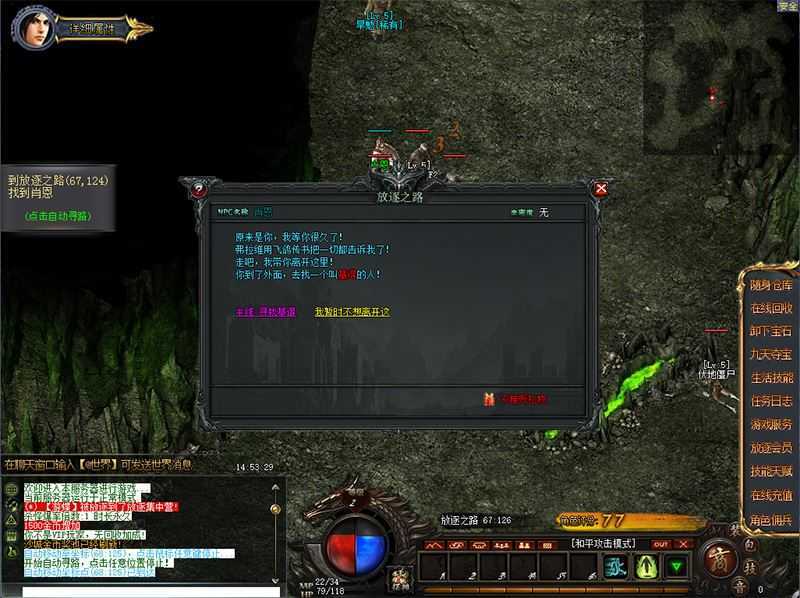Open the 在线充值 online recharge menu
Screen dimensions: 800x598
(x=771, y=495)
